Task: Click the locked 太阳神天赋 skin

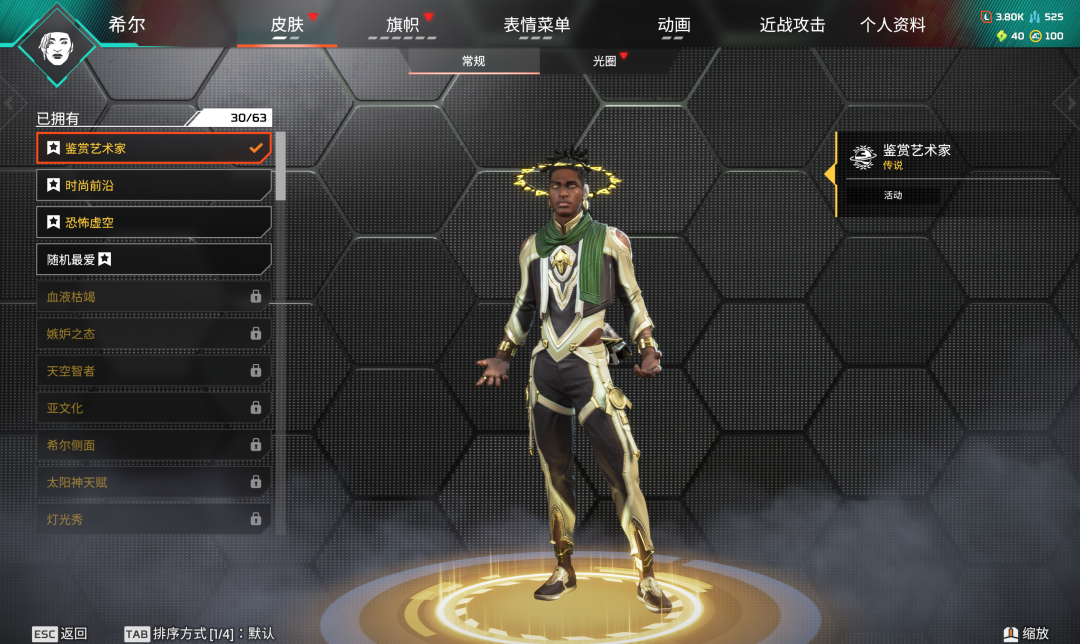Action: click(x=154, y=482)
